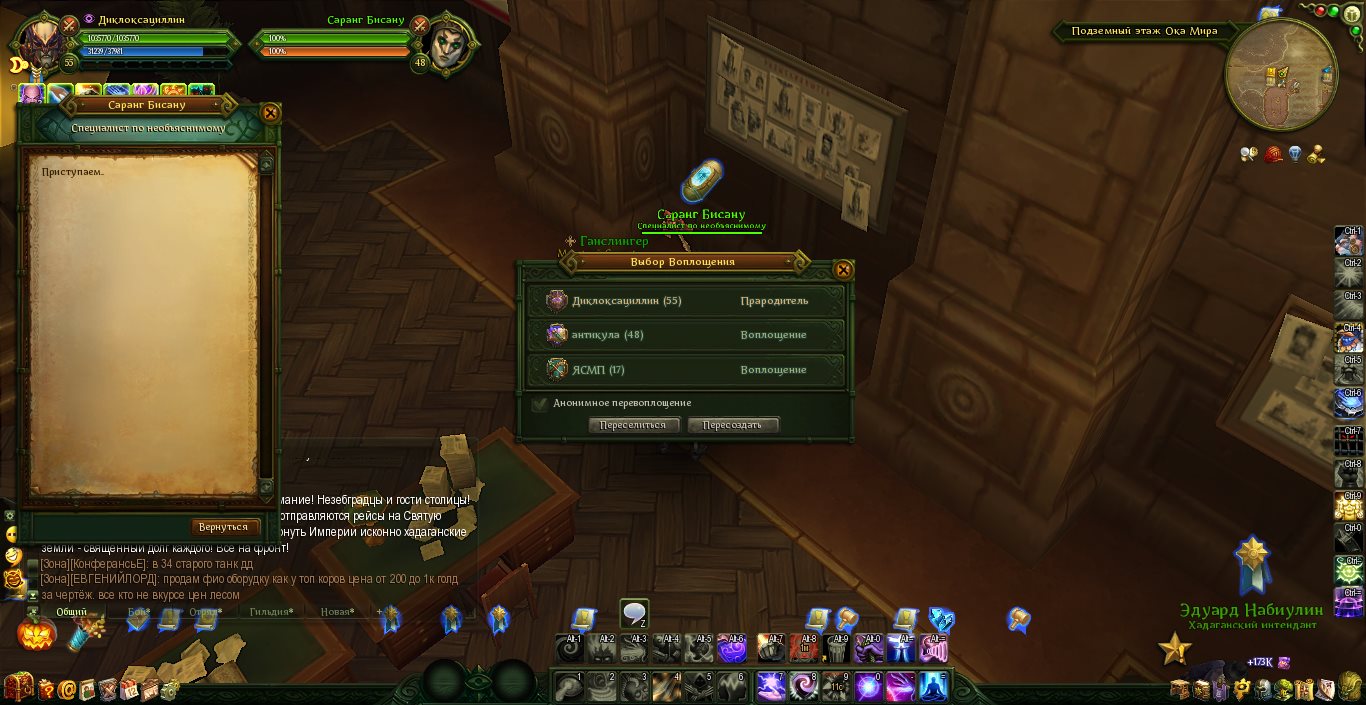Switch to the Гильдия chat tab
This screenshot has height=705, width=1366.
270,612
